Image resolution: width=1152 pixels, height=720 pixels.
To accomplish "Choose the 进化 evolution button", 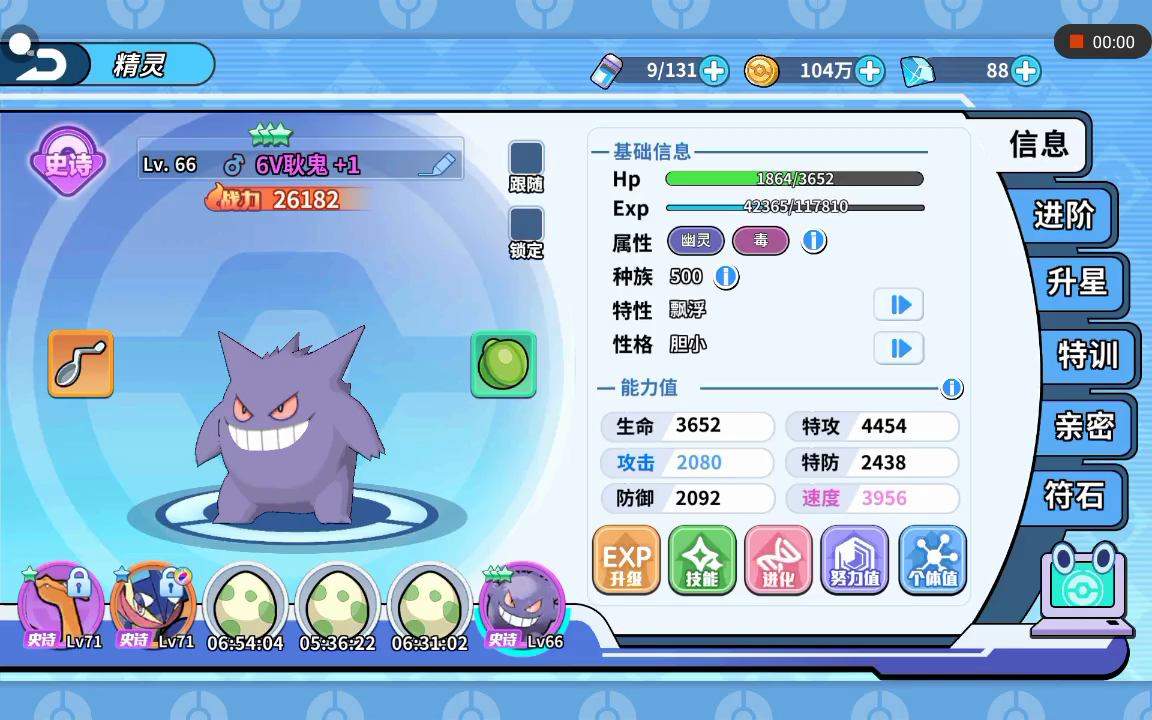I will point(778,561).
